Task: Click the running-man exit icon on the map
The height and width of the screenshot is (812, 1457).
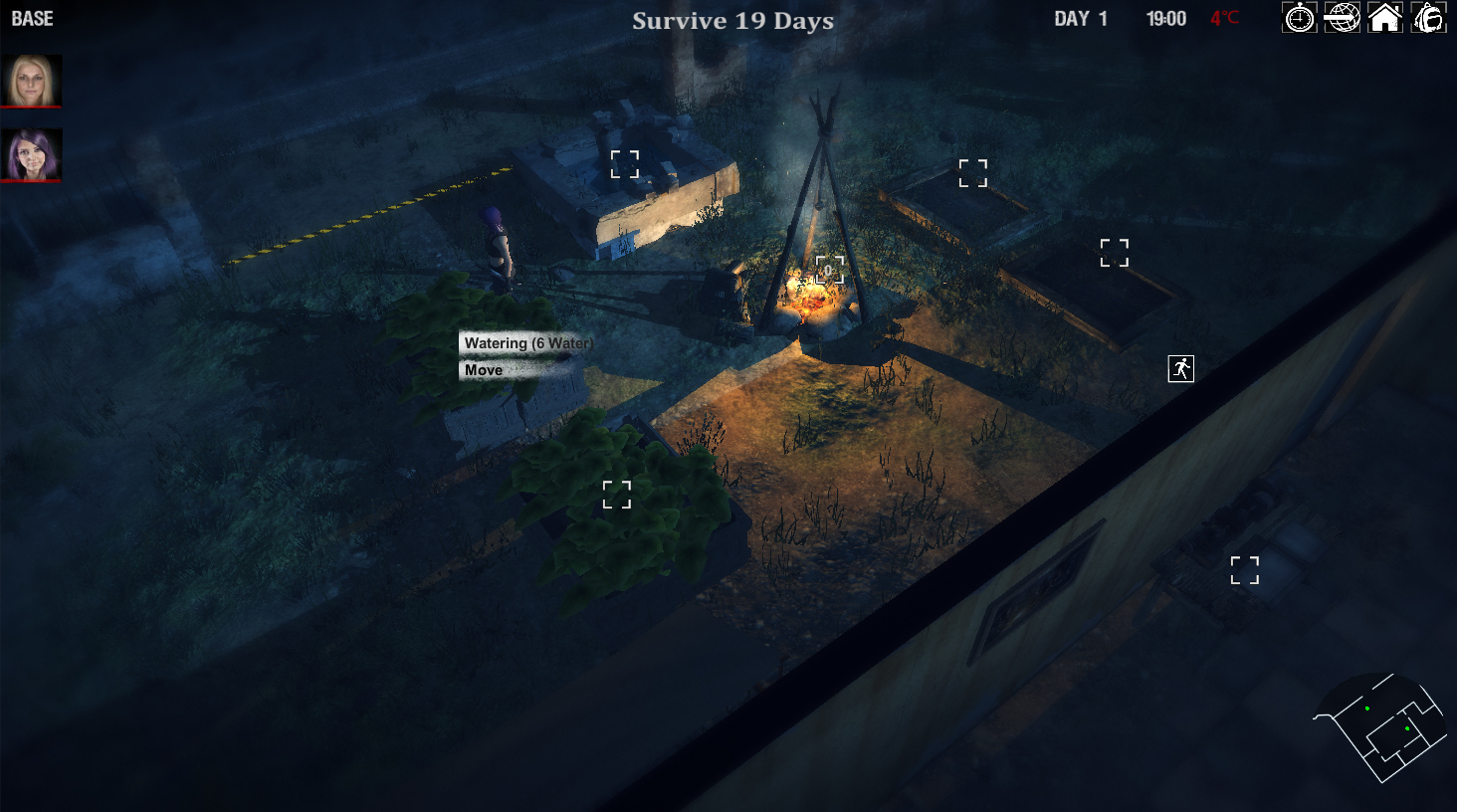Action: [1180, 368]
